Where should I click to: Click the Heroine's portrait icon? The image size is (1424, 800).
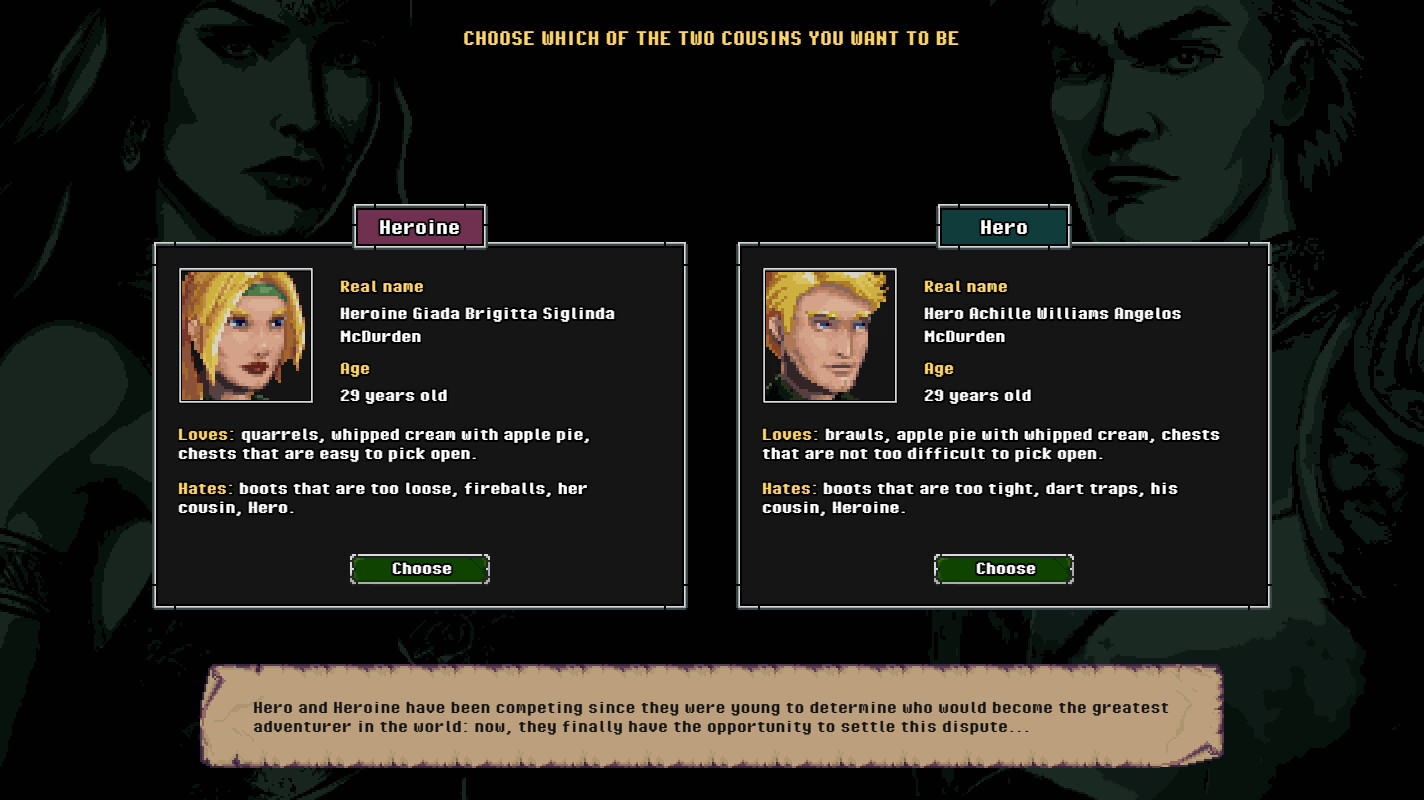coord(246,335)
